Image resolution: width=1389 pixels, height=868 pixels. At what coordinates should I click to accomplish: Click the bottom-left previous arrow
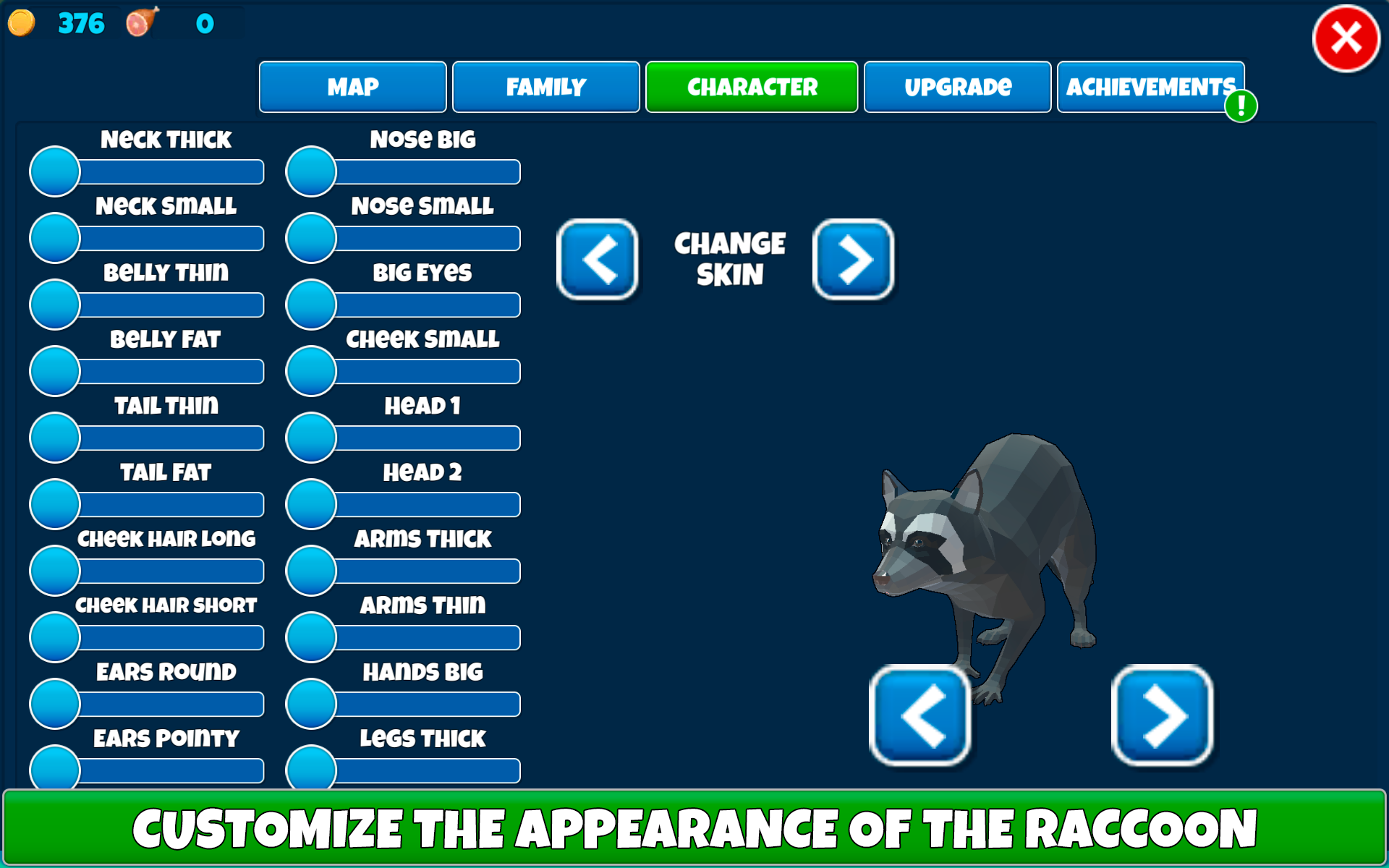[x=922, y=716]
